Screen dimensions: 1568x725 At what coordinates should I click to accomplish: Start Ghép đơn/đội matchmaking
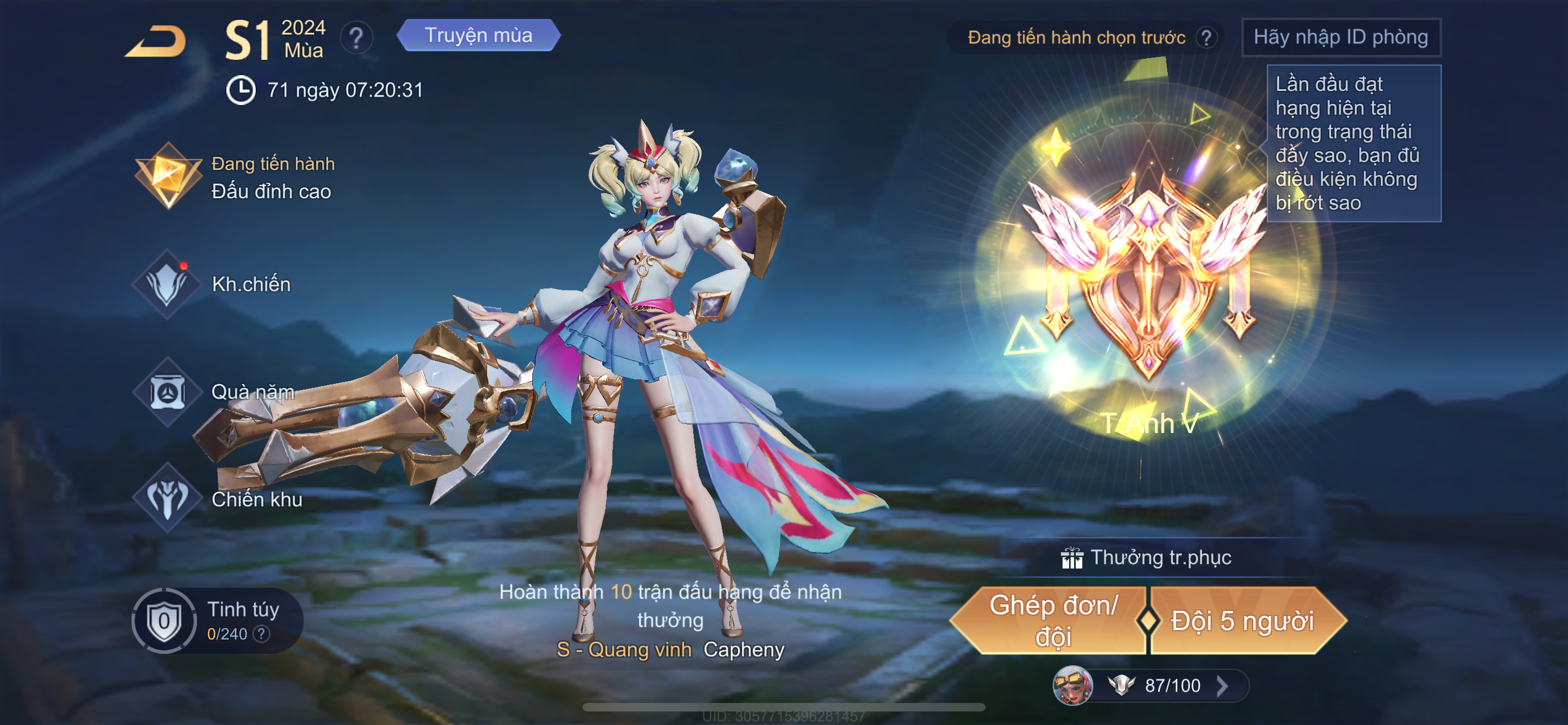[x=1053, y=621]
